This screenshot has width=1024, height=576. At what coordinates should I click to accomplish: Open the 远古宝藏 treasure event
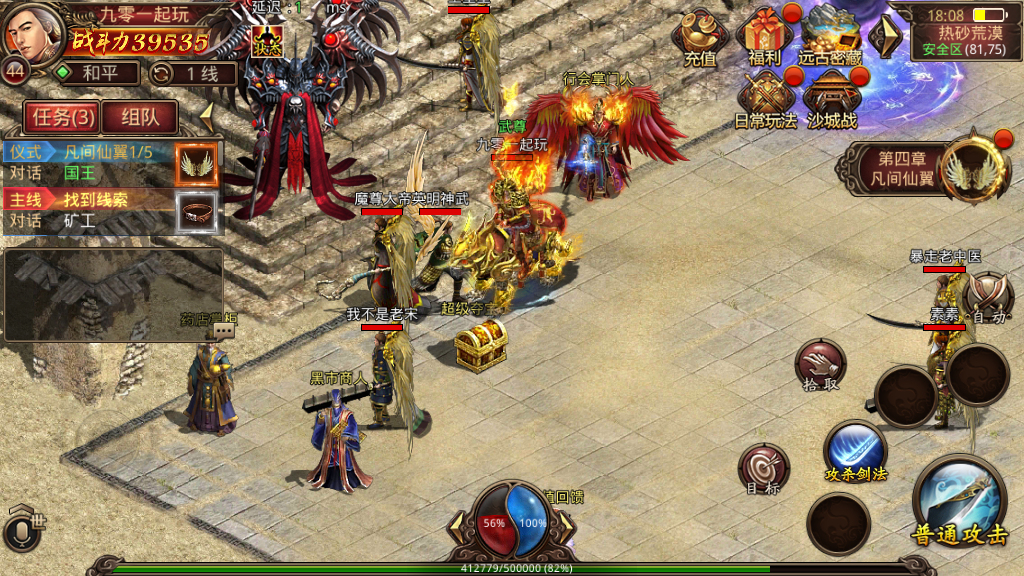point(829,36)
